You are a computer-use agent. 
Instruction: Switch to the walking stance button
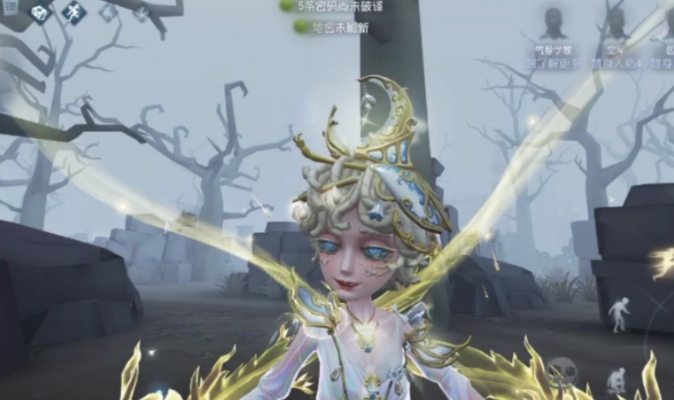click(x=620, y=313)
